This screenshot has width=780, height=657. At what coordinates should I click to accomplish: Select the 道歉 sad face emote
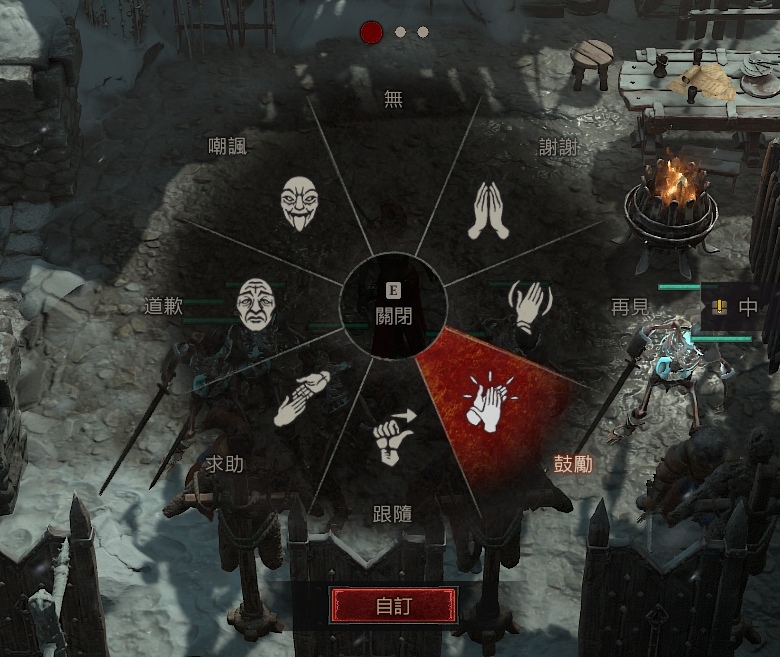(x=254, y=303)
